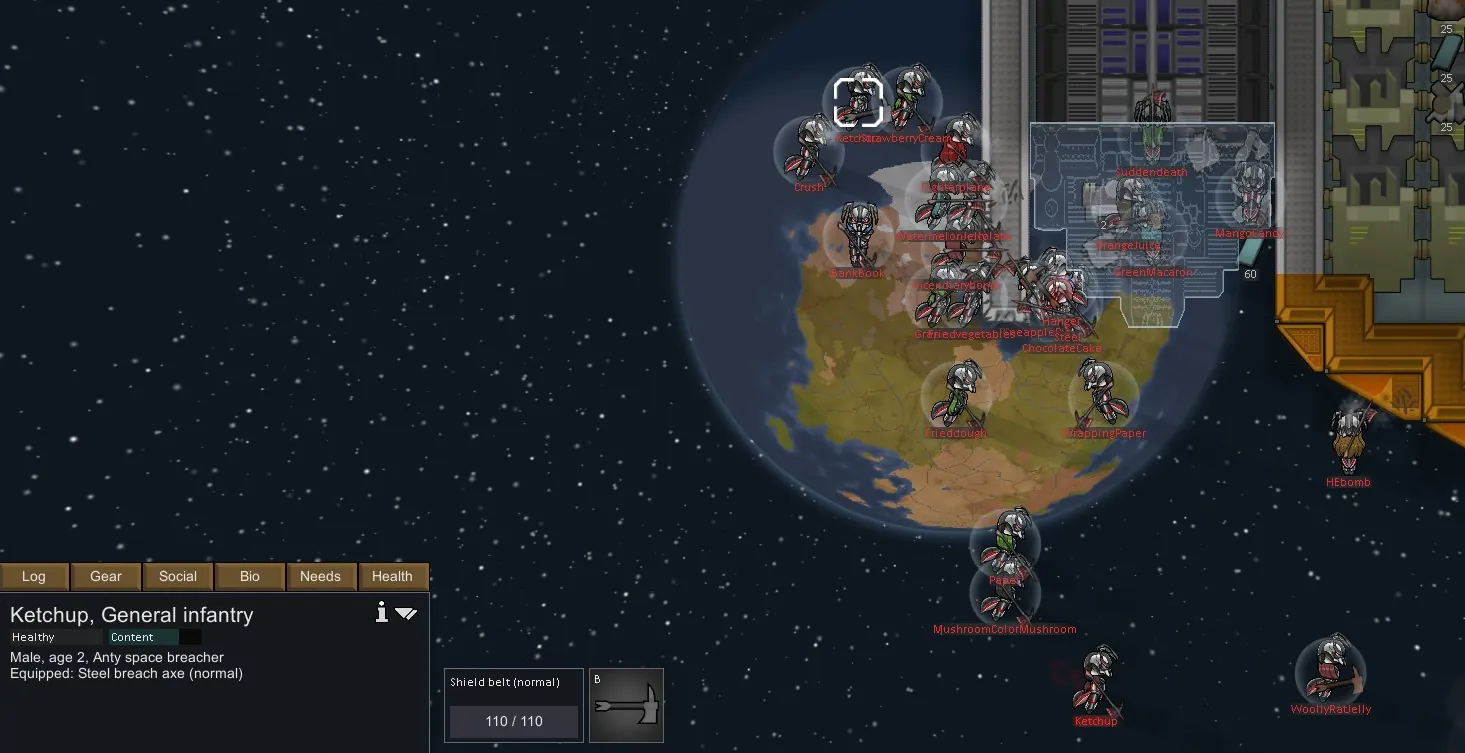Open the info card for Ketchup

[381, 613]
